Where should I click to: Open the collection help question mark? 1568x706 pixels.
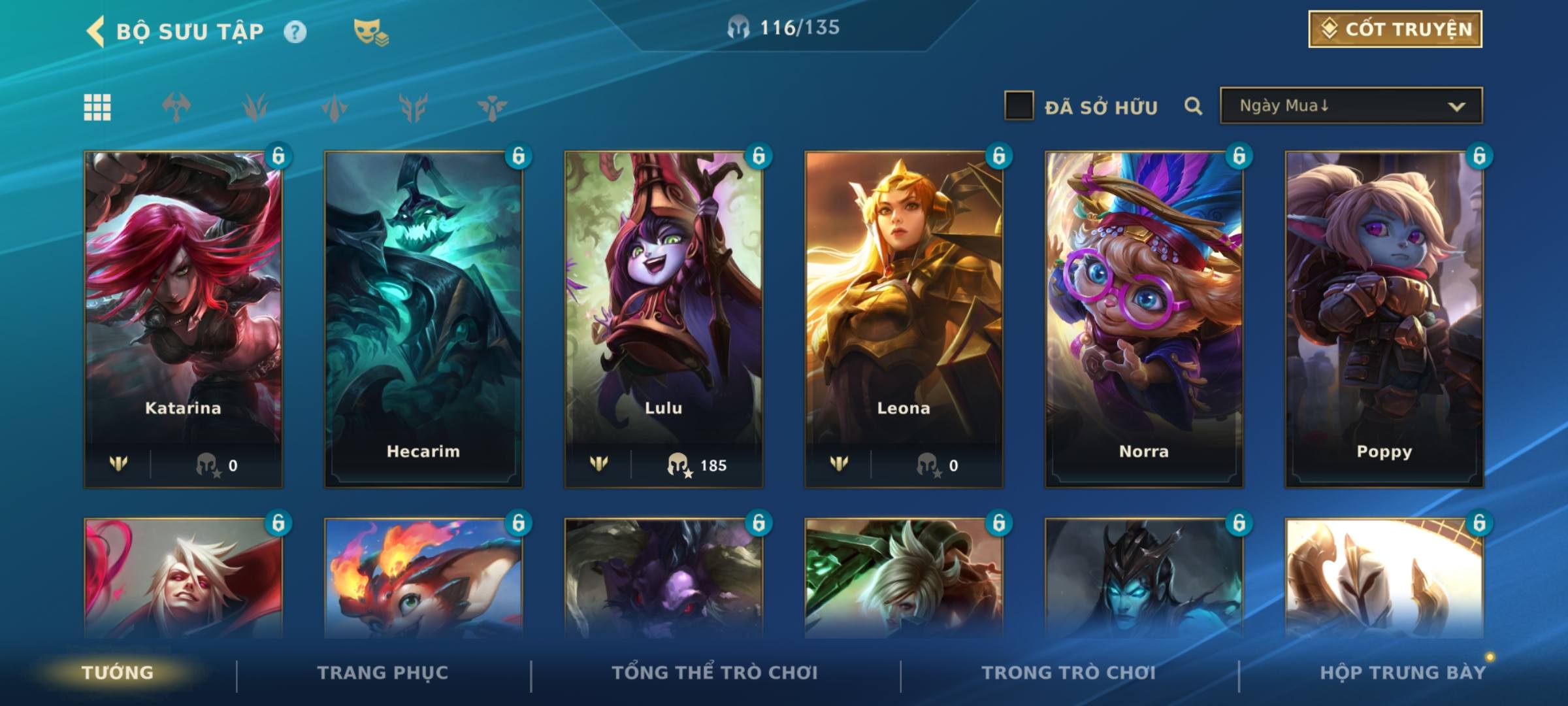[x=295, y=31]
